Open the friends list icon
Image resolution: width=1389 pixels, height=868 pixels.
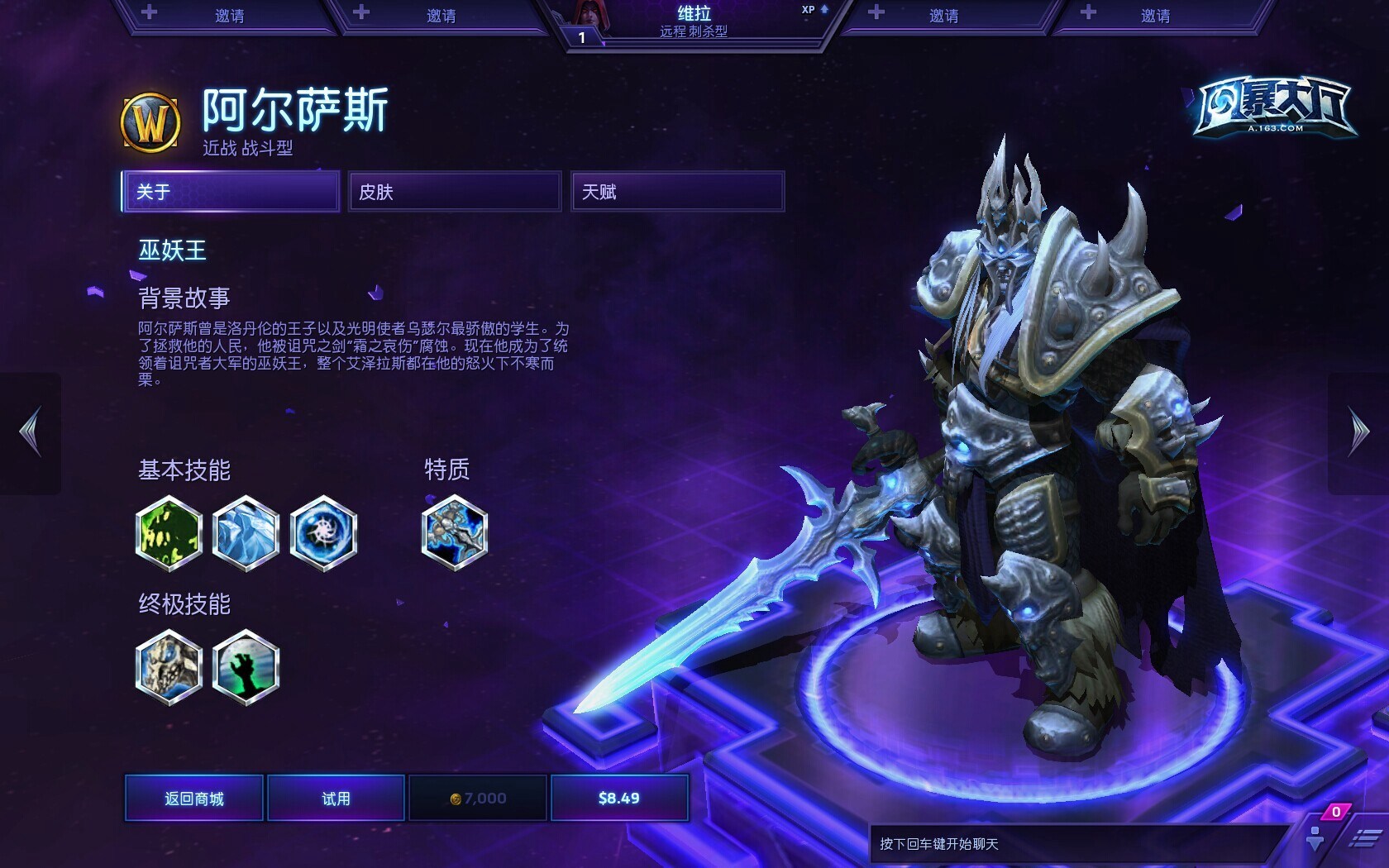(x=1315, y=837)
